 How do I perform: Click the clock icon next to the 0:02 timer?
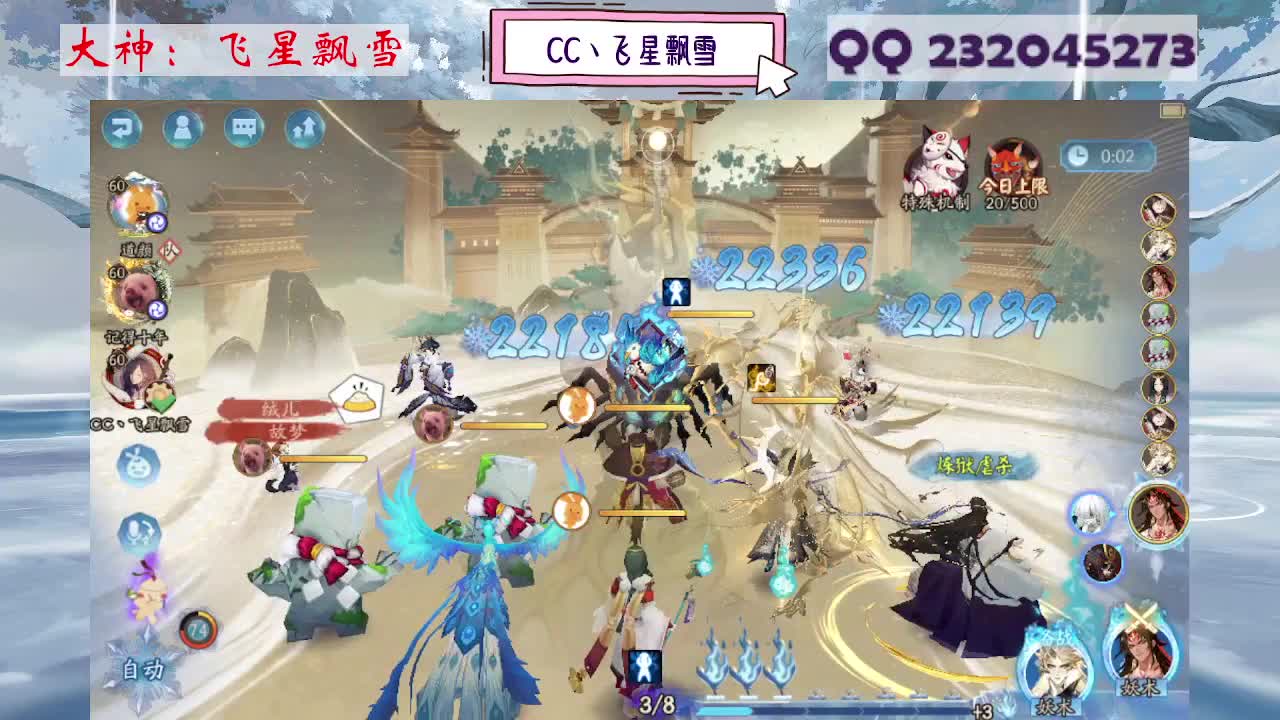(x=1078, y=155)
